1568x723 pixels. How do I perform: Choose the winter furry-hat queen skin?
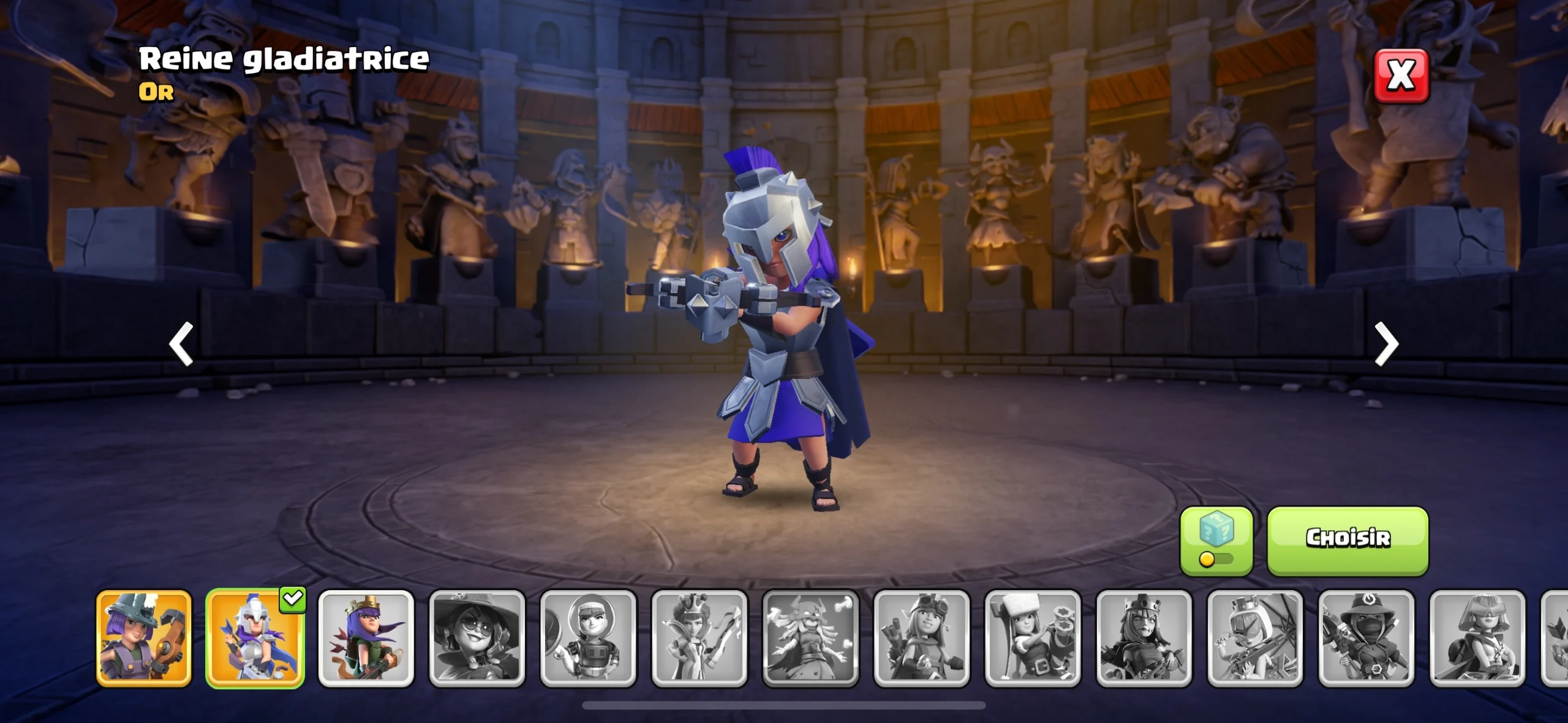[1033, 638]
